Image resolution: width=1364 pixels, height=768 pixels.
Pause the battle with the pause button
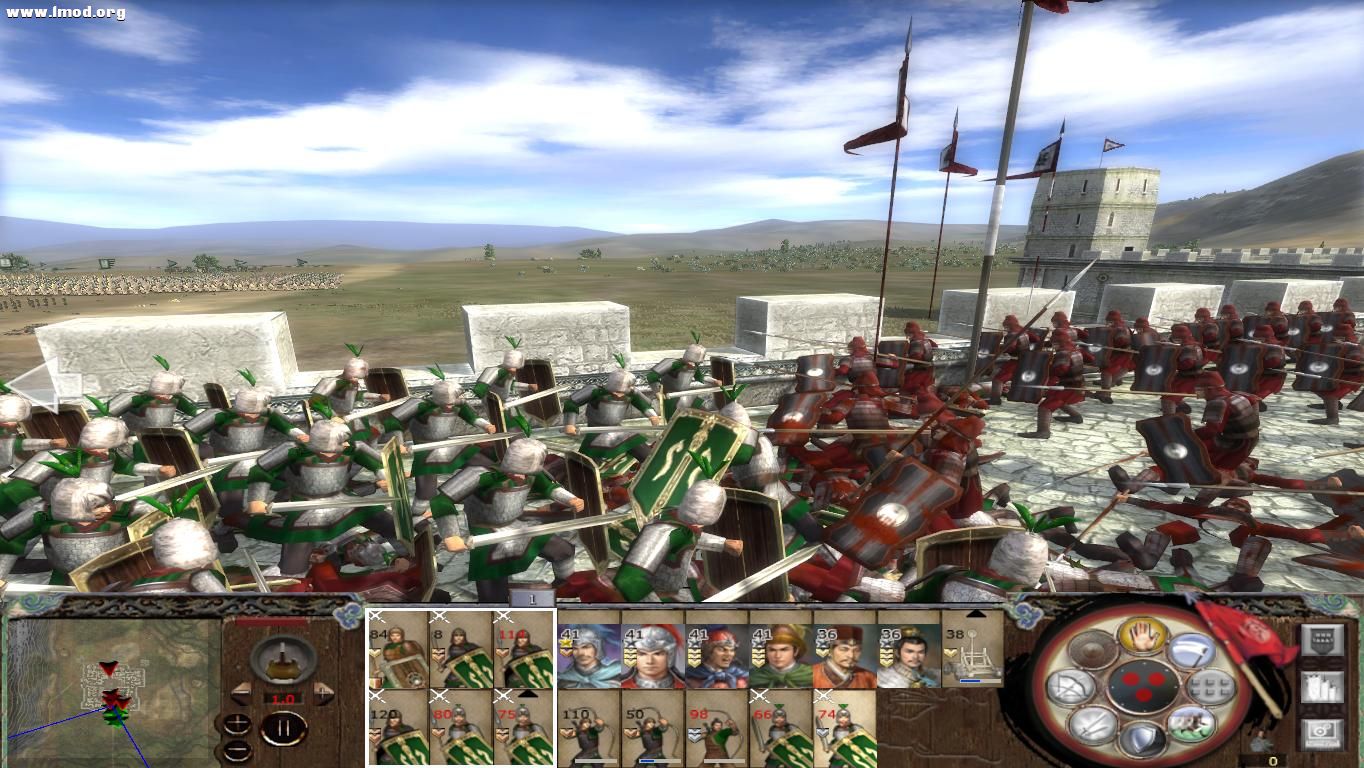pyautogui.click(x=283, y=729)
